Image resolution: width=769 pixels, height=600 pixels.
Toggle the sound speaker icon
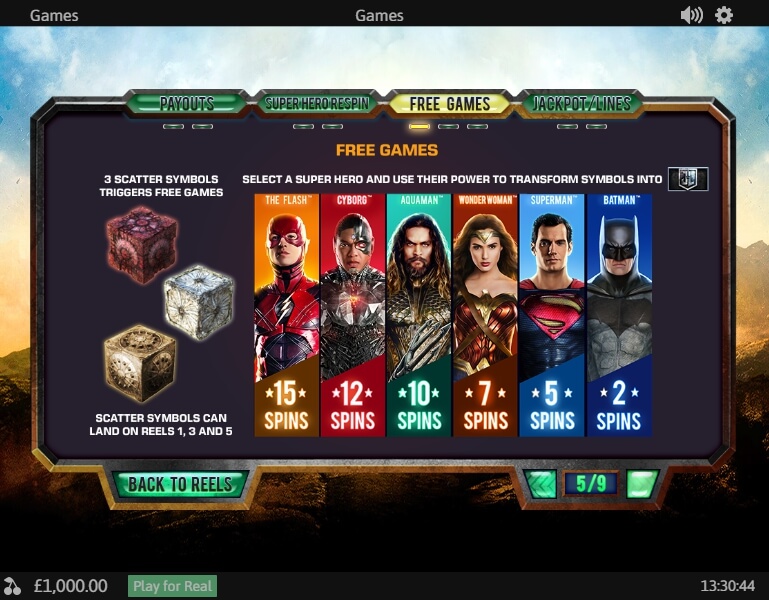coord(691,15)
